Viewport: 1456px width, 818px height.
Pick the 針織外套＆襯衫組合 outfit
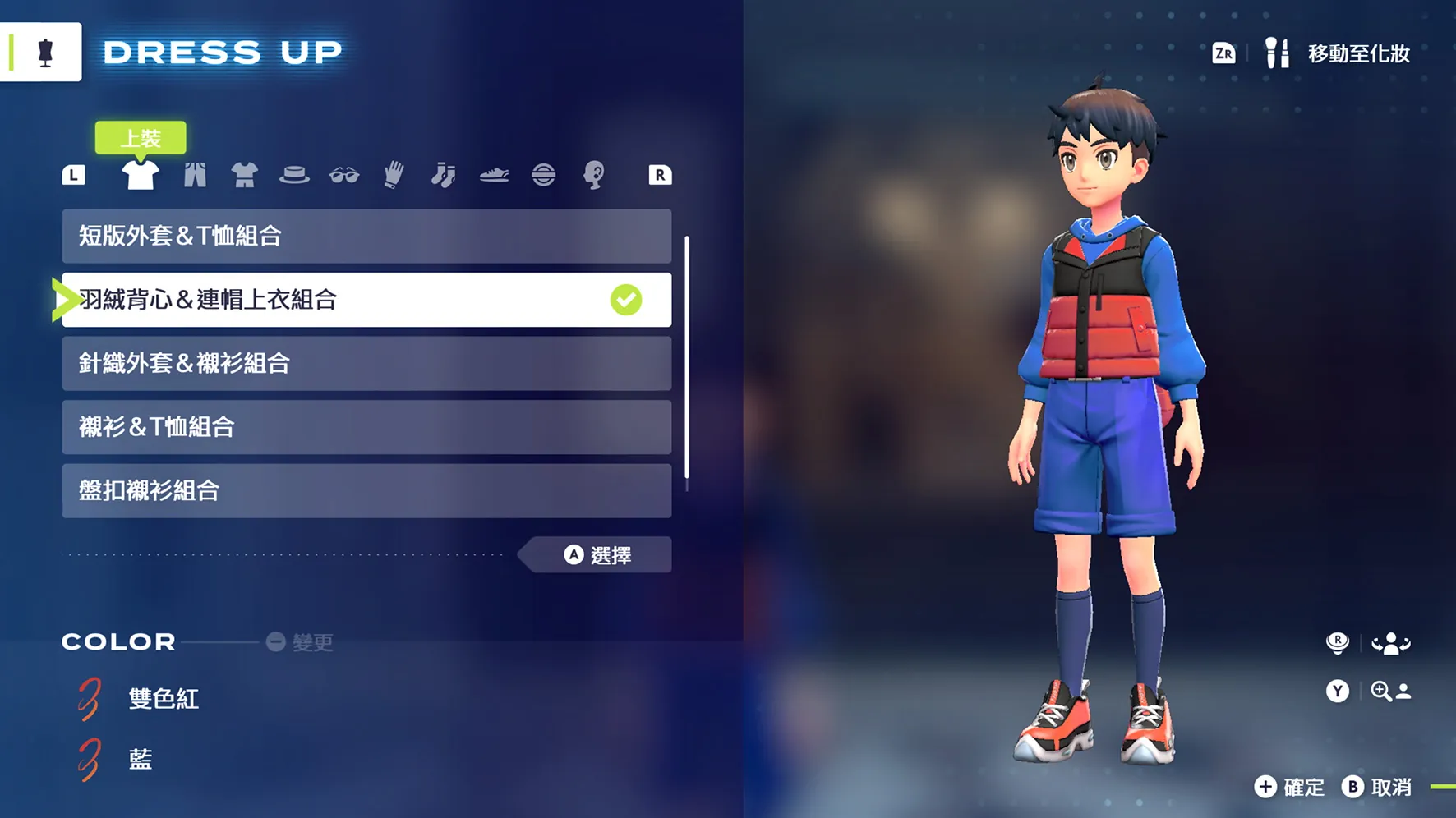pos(366,363)
